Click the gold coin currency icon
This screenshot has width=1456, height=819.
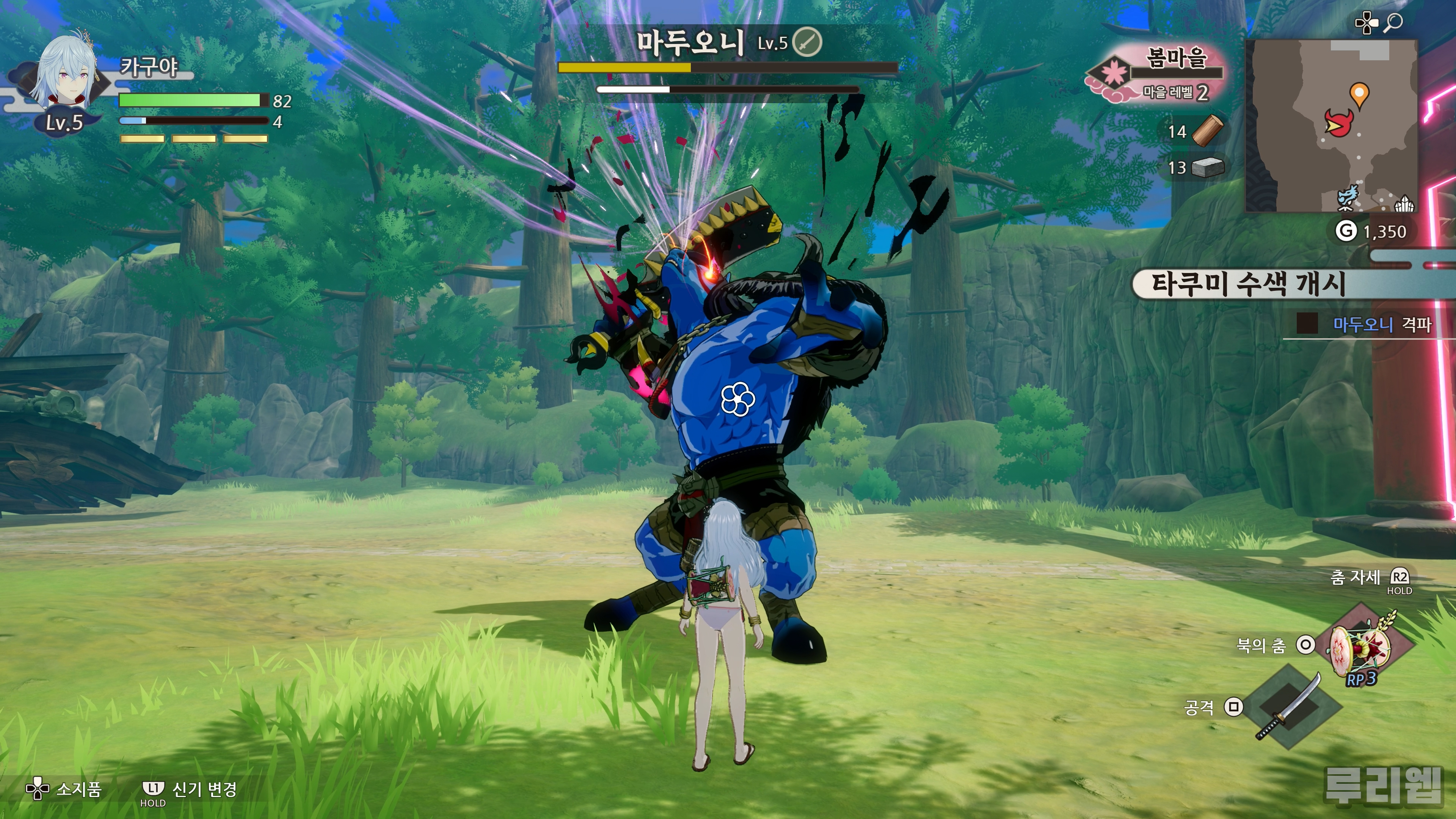point(1346,231)
